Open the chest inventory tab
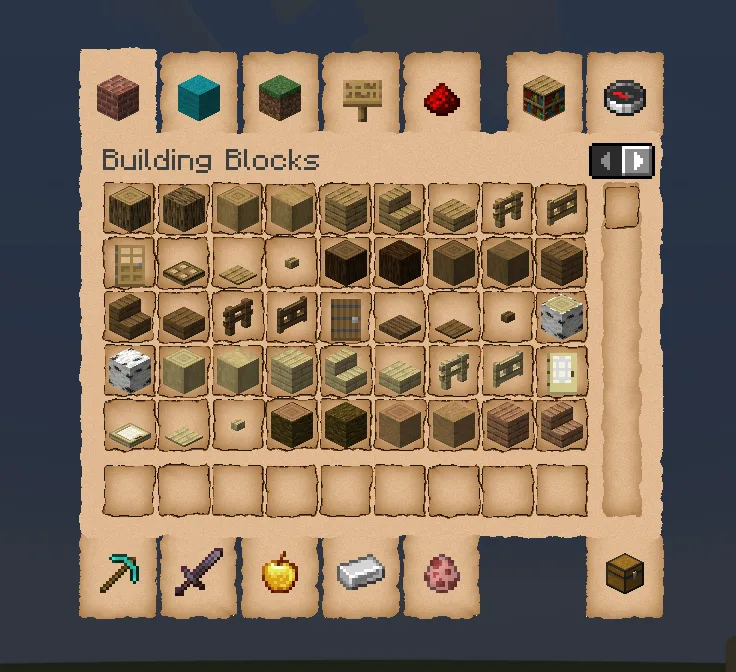The image size is (736, 672). click(x=625, y=574)
